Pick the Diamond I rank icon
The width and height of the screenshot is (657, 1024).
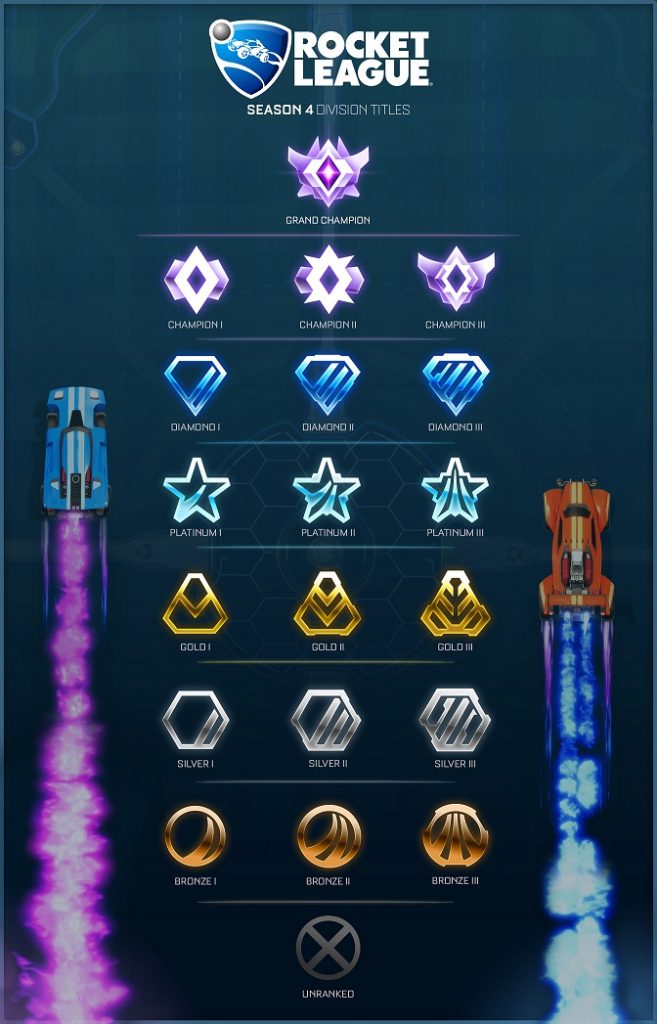196,385
